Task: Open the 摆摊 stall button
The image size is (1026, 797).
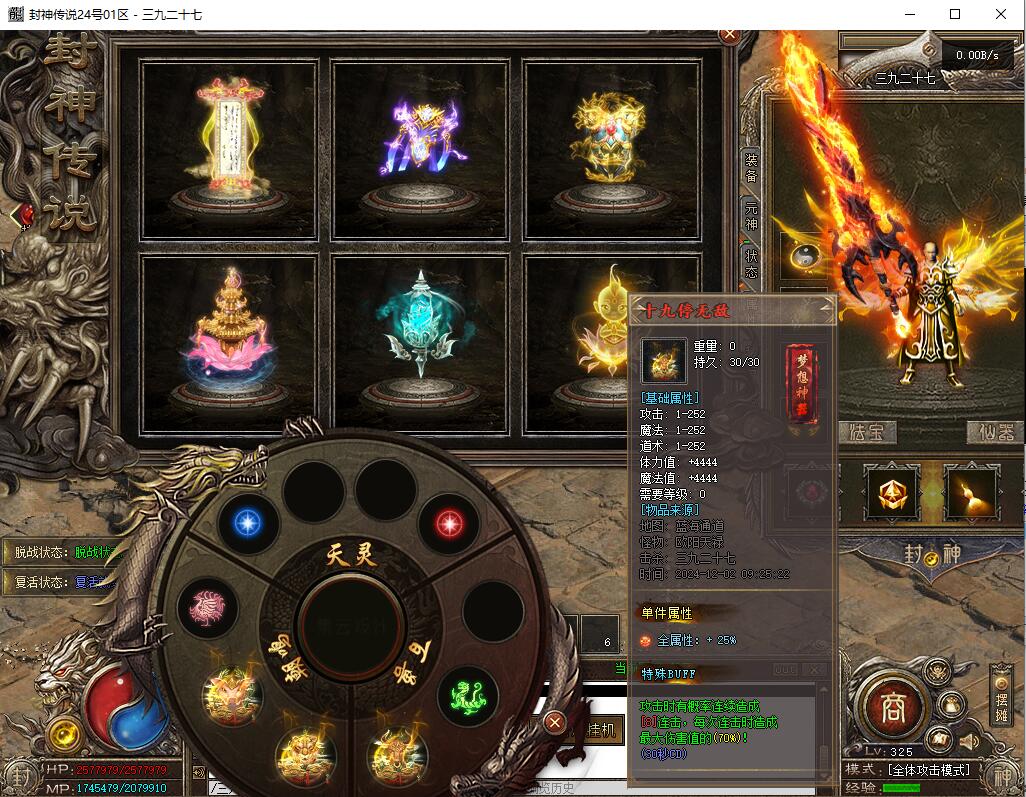Action: (1002, 696)
